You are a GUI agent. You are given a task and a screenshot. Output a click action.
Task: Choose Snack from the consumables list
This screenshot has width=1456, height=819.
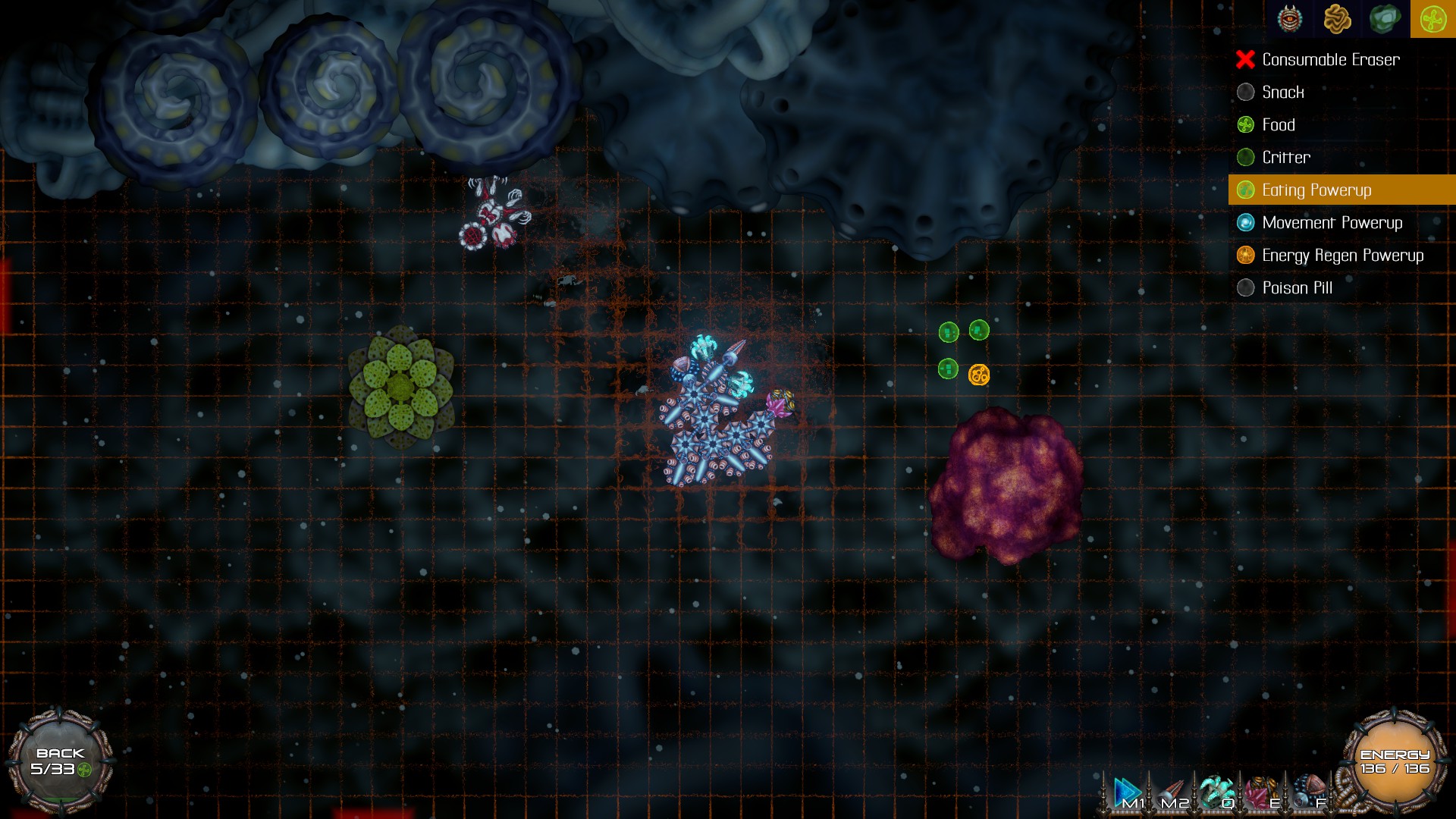pyautogui.click(x=1282, y=93)
